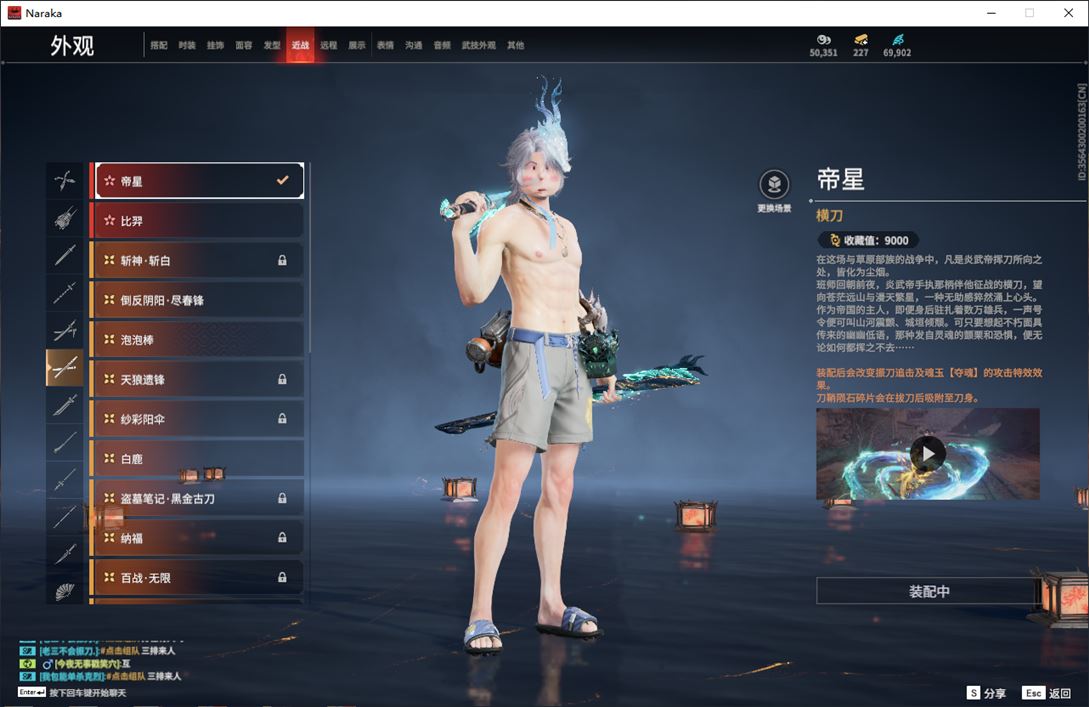Click the 装配中 equip button
The height and width of the screenshot is (707, 1089).
coord(928,591)
